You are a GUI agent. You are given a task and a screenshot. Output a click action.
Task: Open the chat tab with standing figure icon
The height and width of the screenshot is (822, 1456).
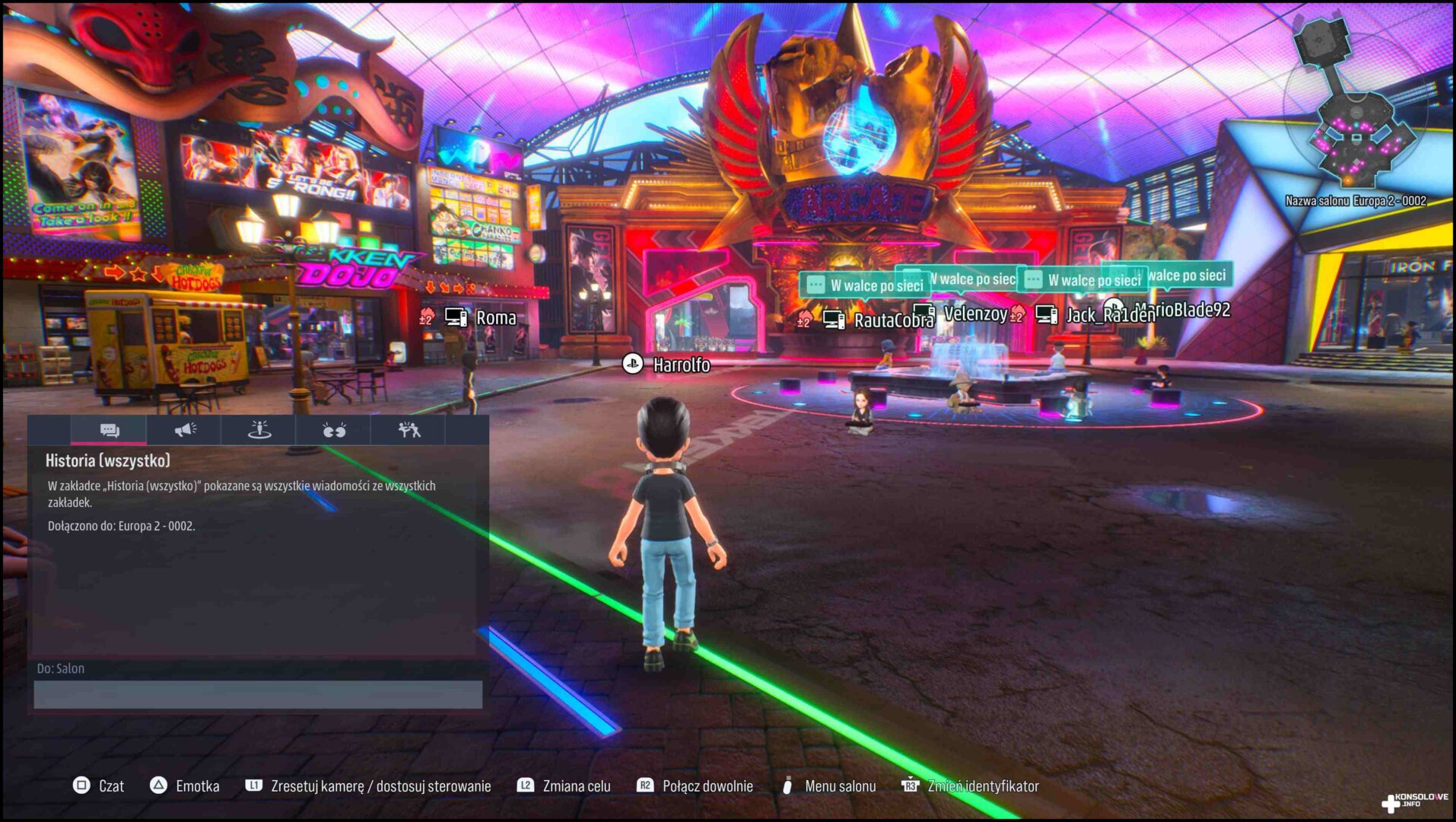pyautogui.click(x=259, y=431)
